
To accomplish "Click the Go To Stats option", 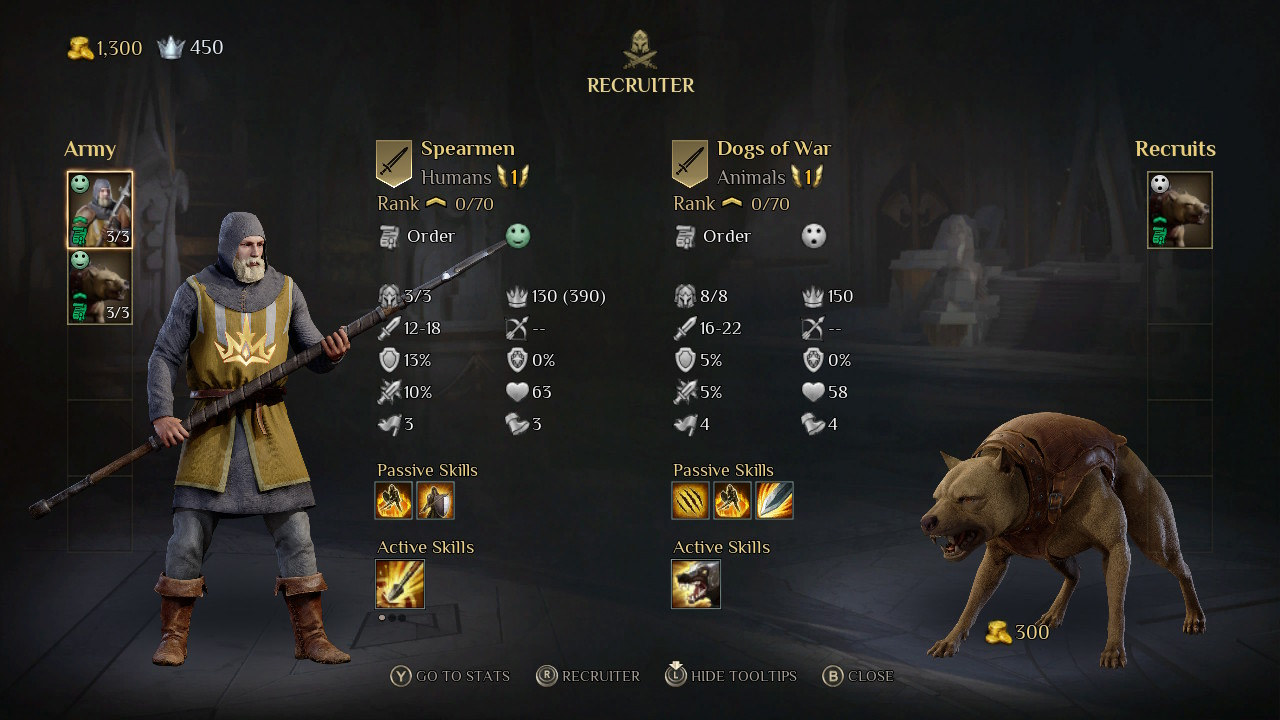I will (x=451, y=676).
